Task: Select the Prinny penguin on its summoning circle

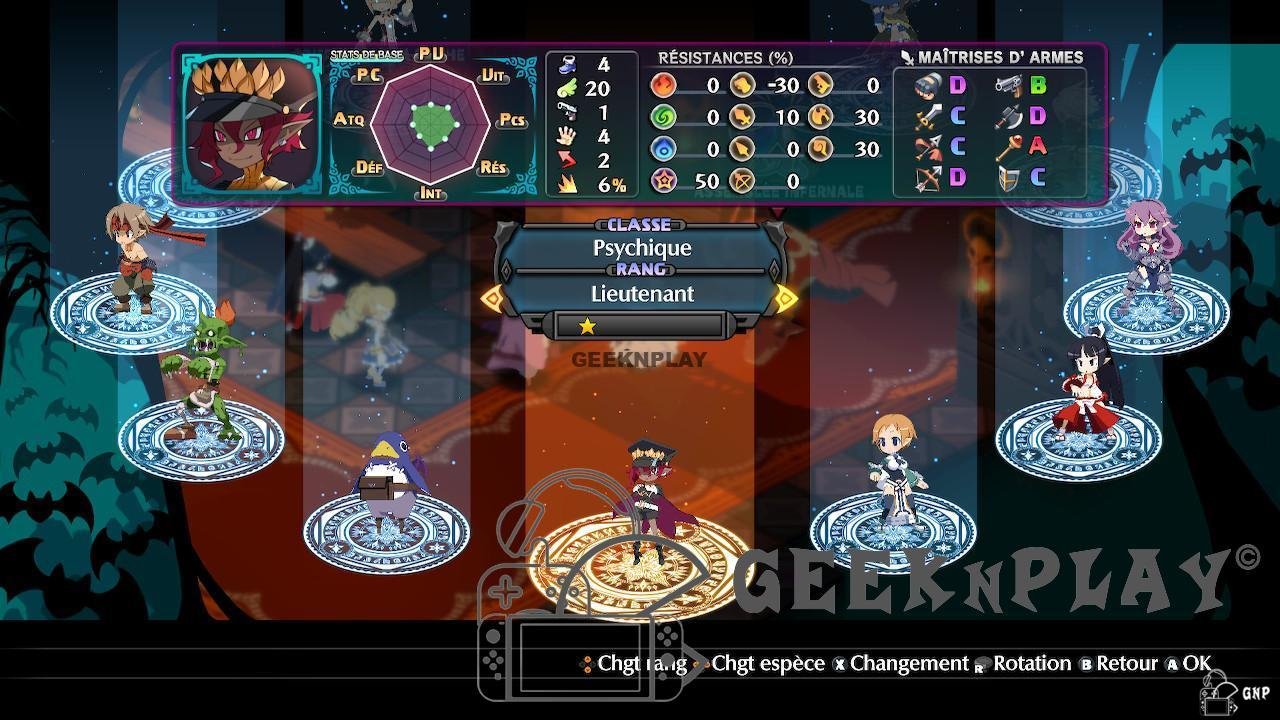Action: 390,480
